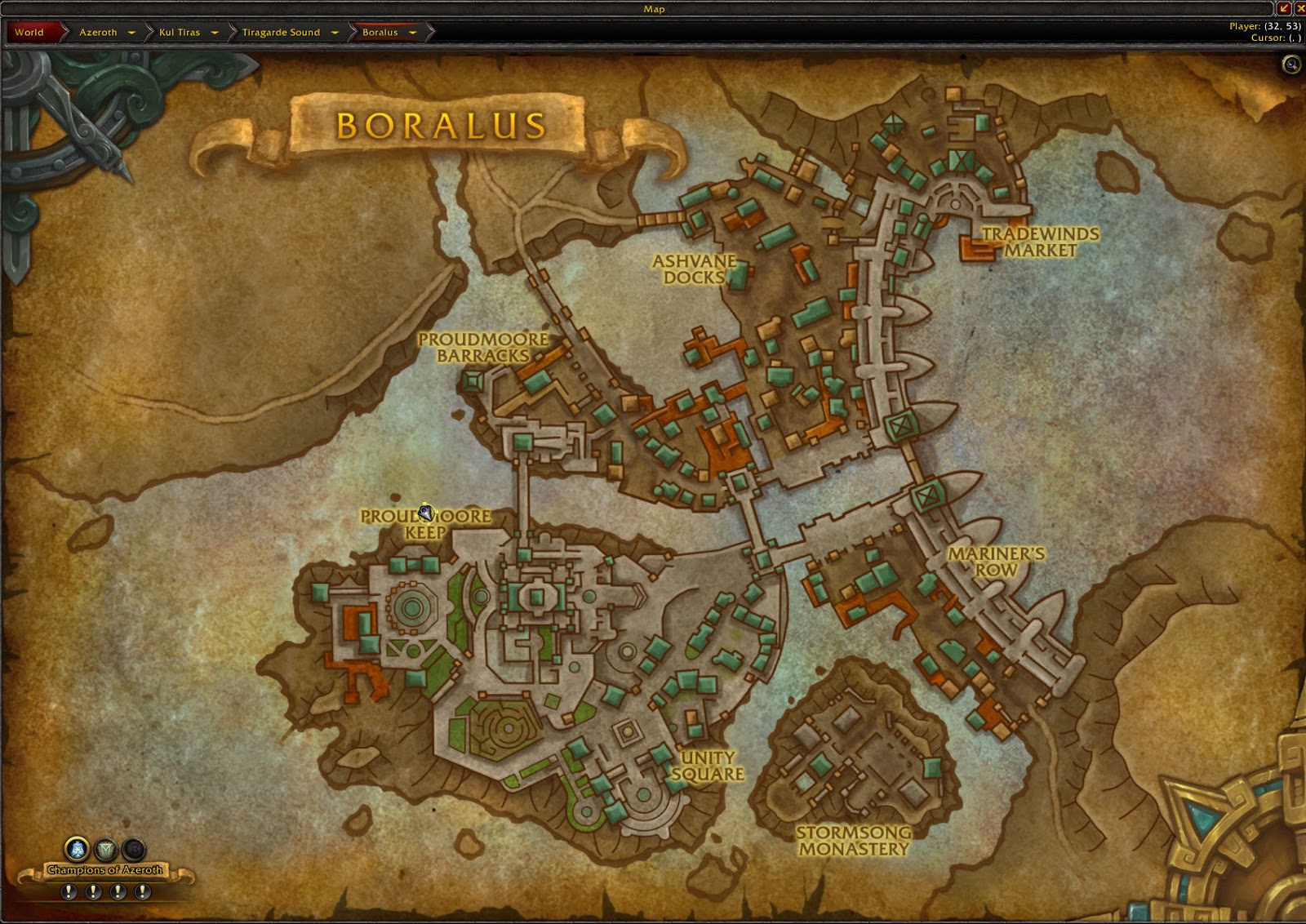Click the second exclamation bounty icon

(95, 890)
